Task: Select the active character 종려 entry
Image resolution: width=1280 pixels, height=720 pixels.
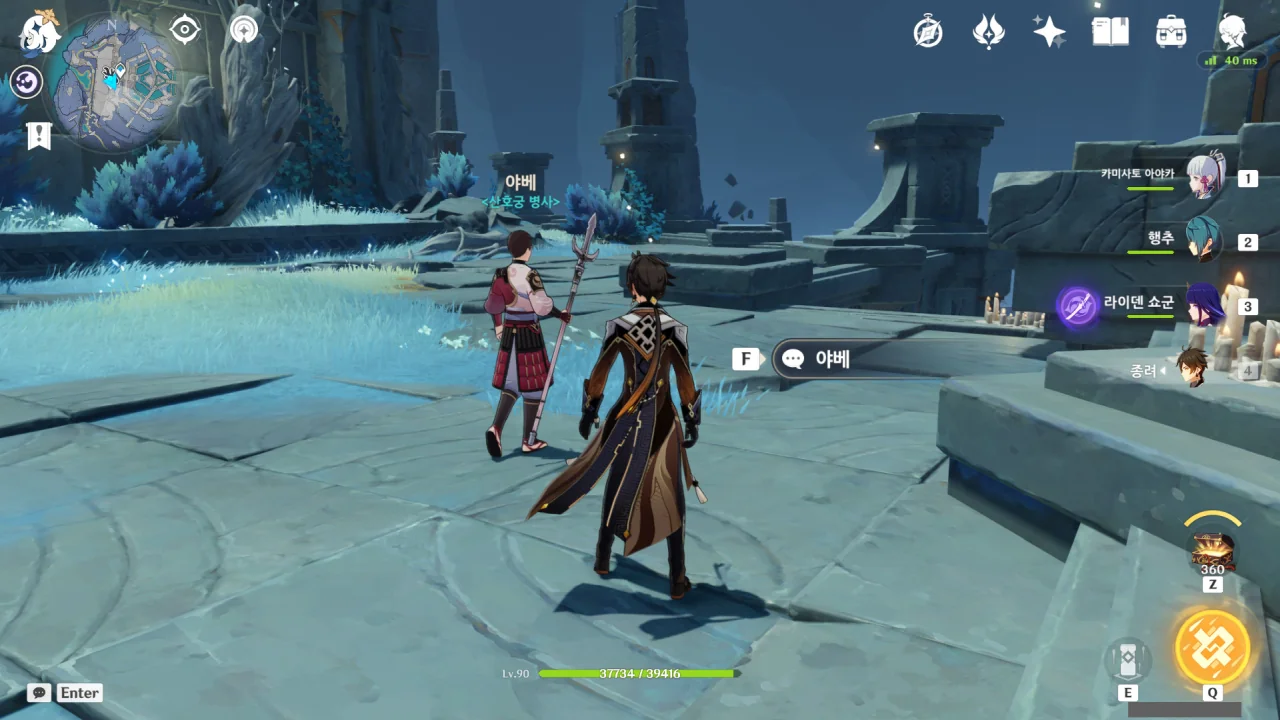Action: [x=1190, y=368]
